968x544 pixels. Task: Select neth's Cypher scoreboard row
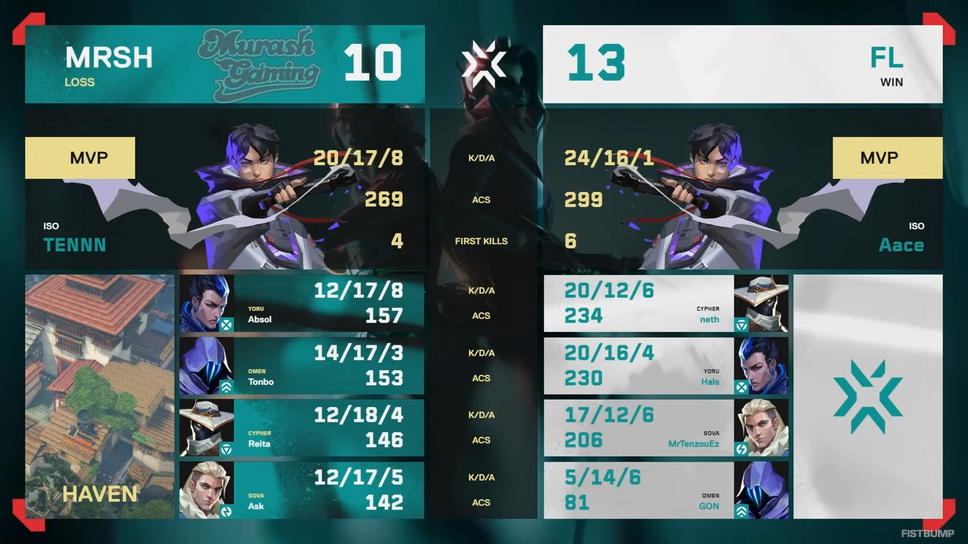tap(665, 303)
